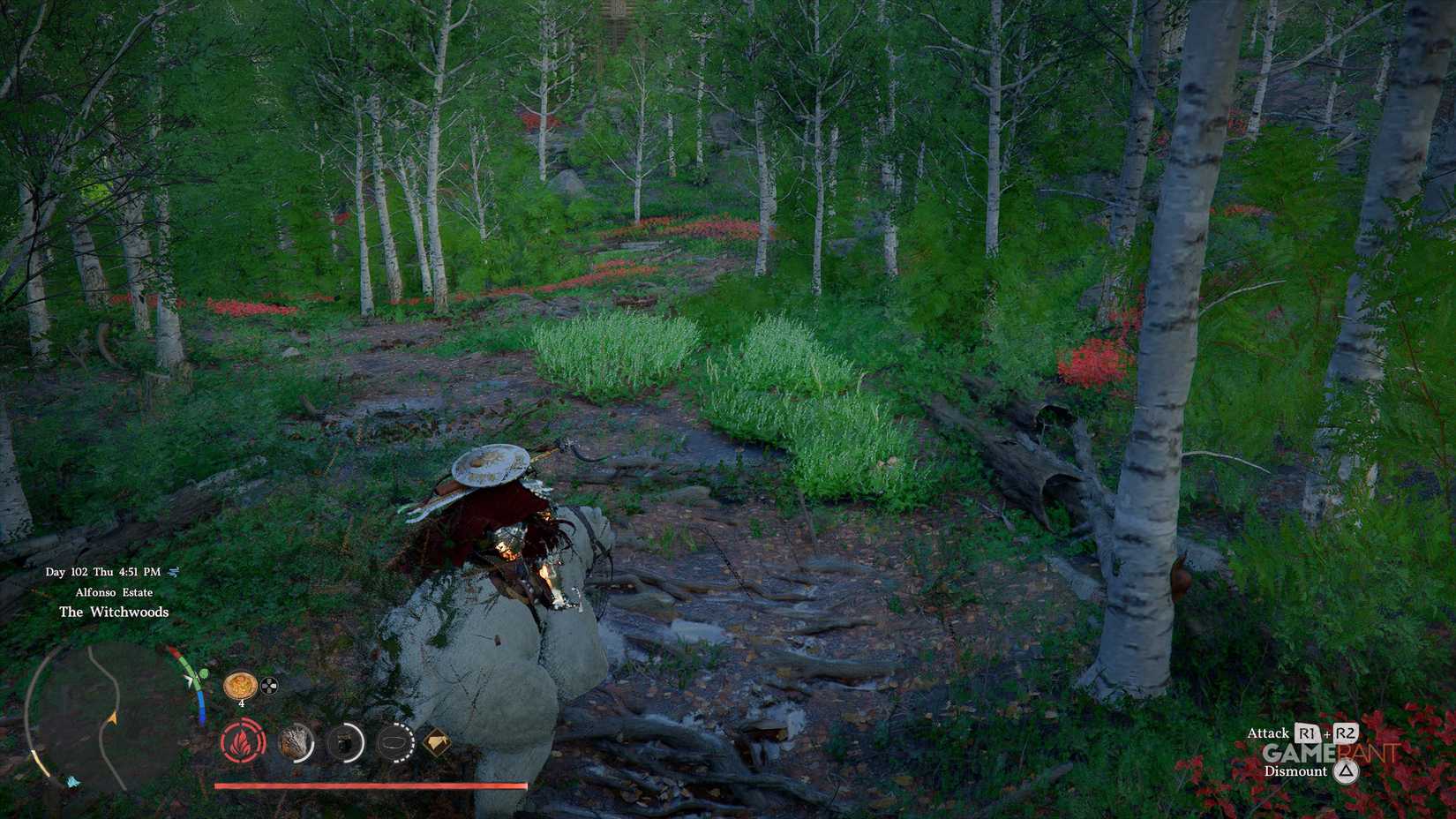Click The Witchwoods region name
This screenshot has height=819, width=1456.
coord(113,612)
